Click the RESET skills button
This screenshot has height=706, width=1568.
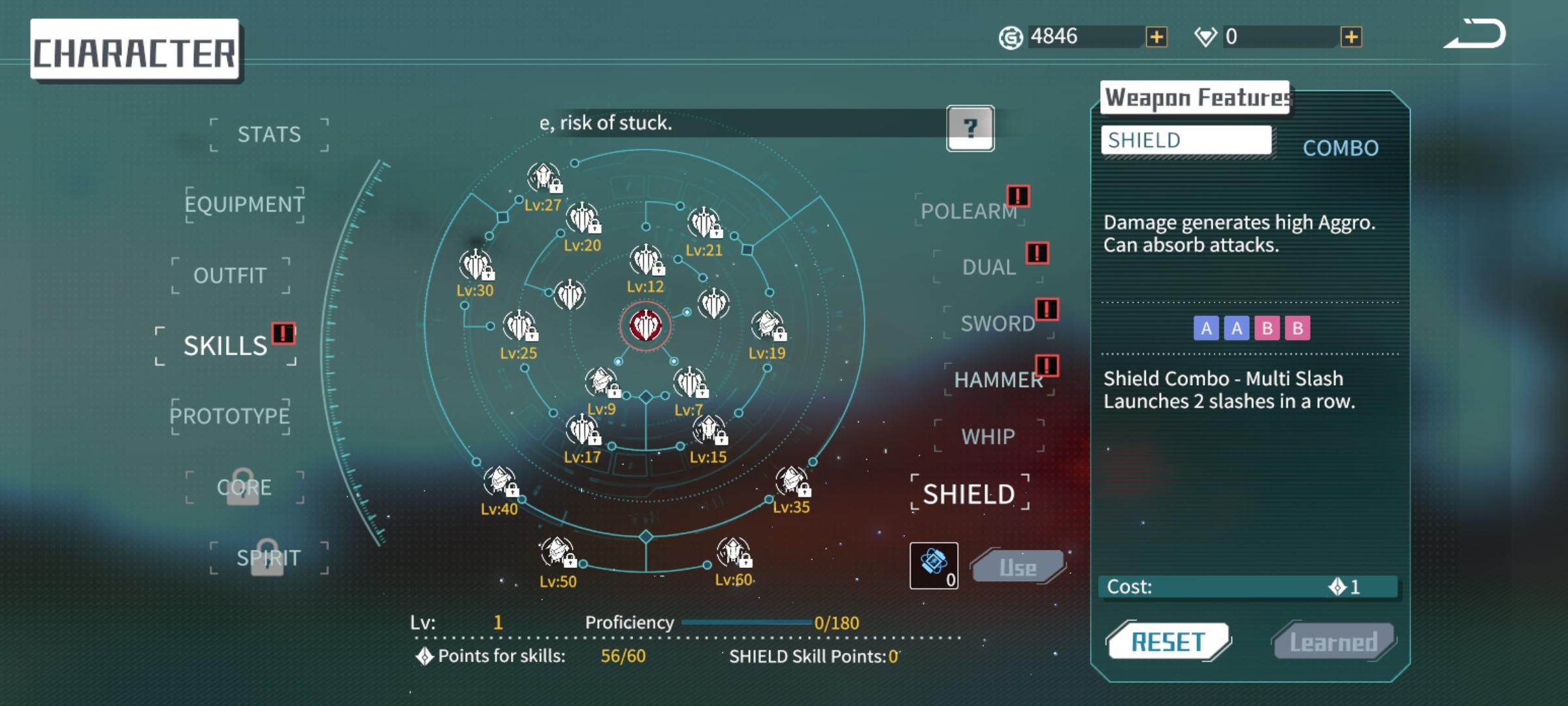pos(1168,642)
